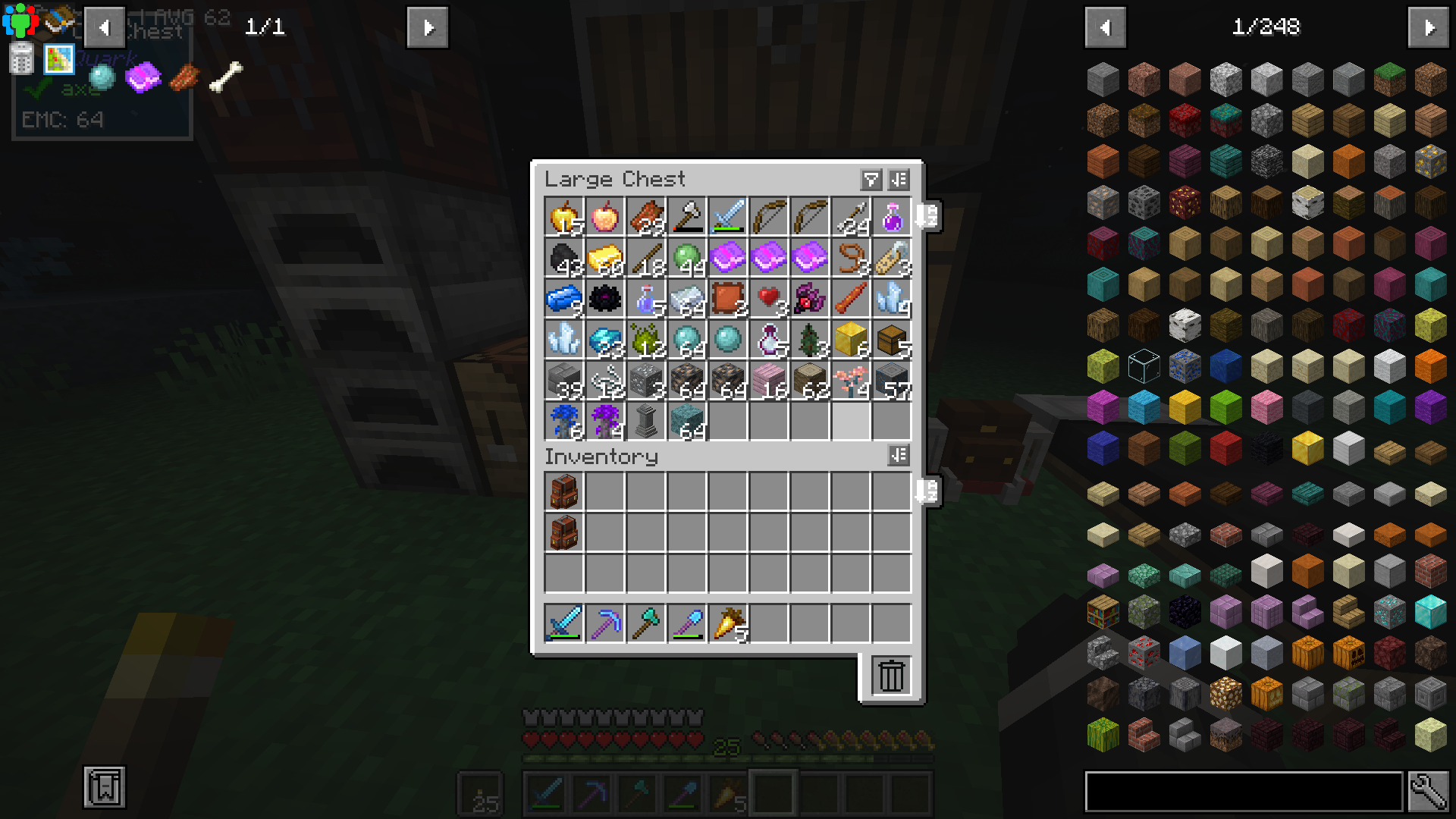
Task: Select the backpack in the inventory
Action: tap(563, 491)
